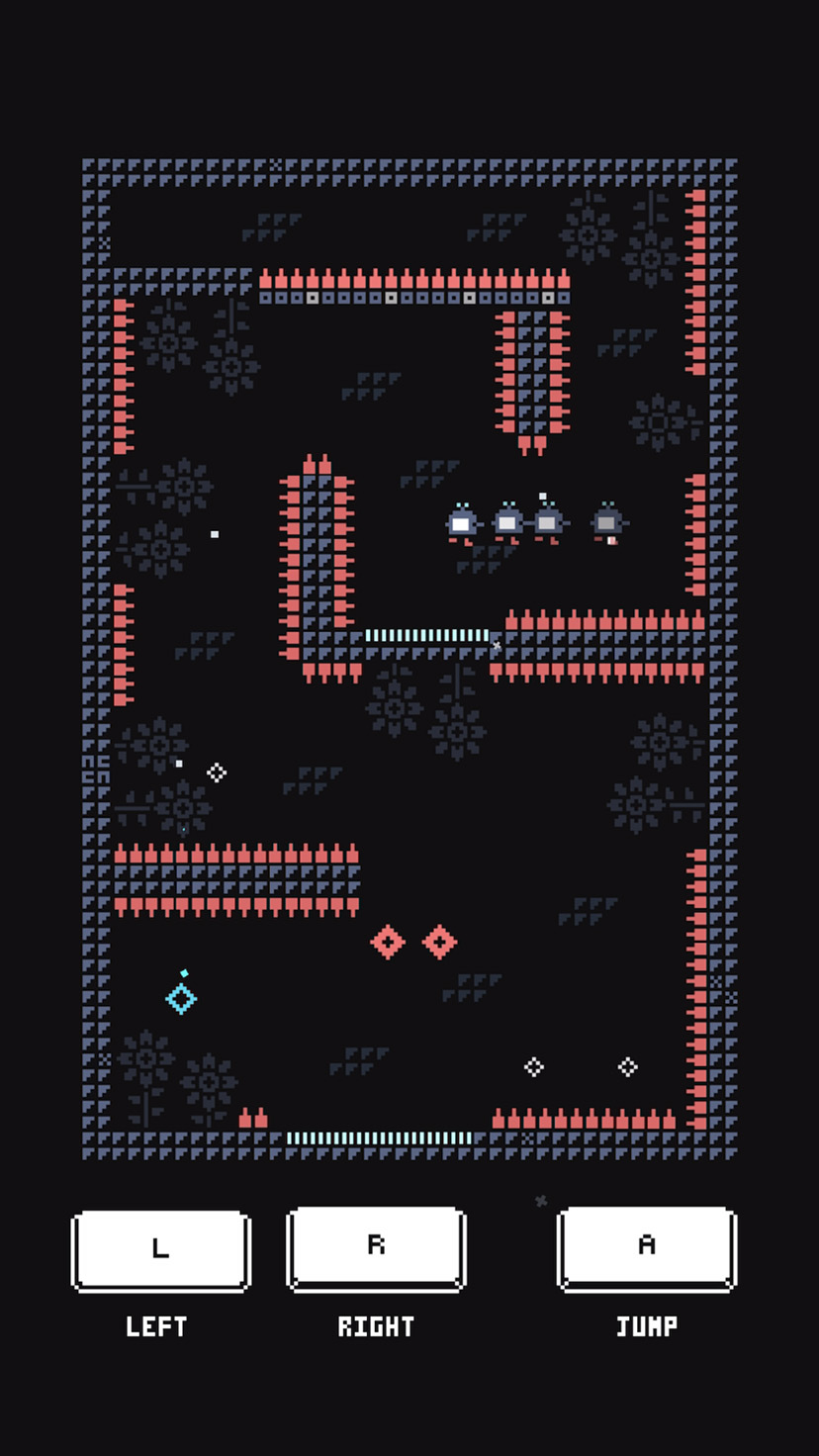The image size is (819, 1456).
Task: Tap the L button to move left
Action: point(160,1250)
